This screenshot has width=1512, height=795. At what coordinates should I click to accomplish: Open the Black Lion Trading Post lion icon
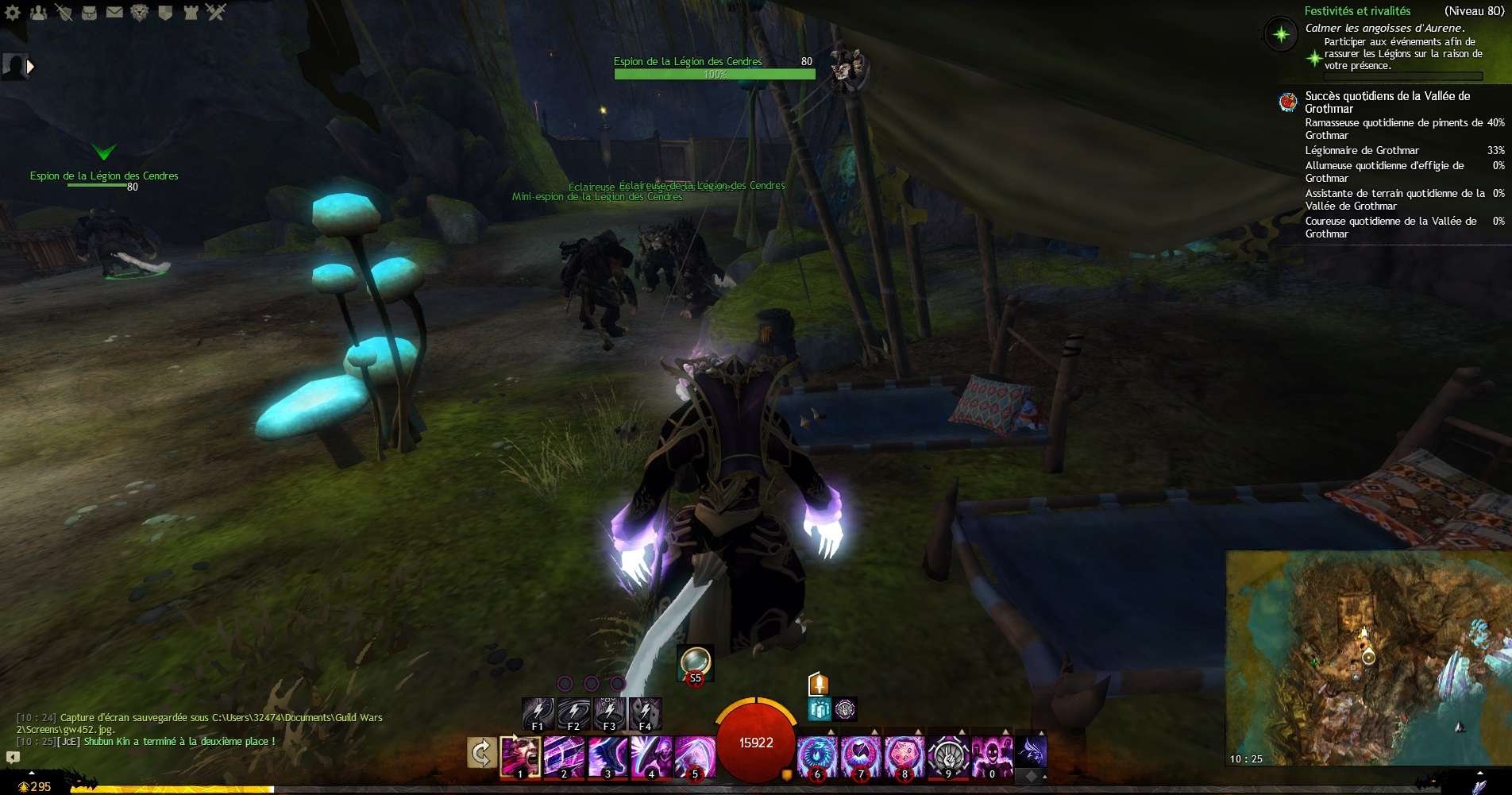point(140,12)
